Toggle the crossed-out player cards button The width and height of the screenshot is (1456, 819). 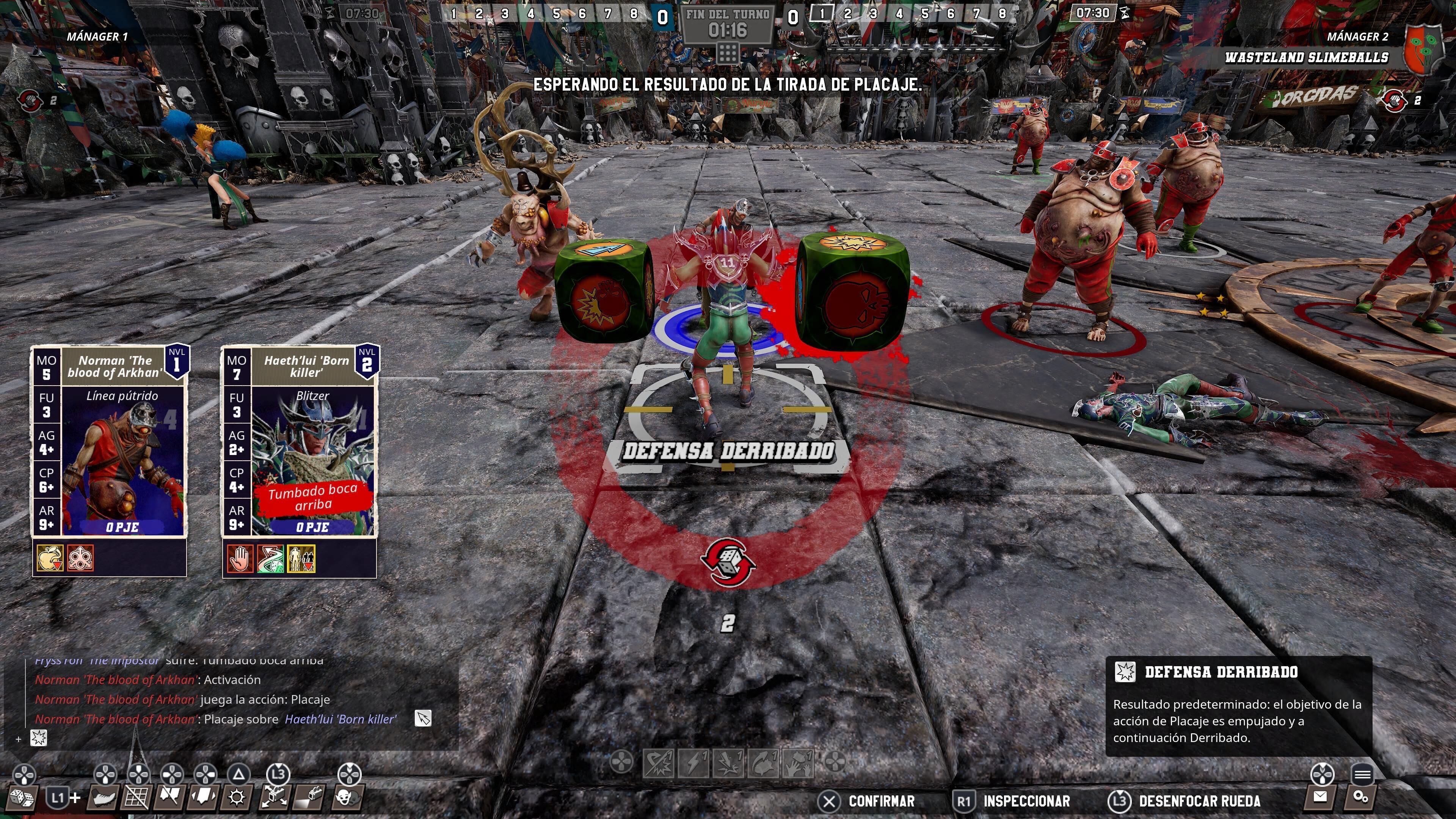pos(169,798)
